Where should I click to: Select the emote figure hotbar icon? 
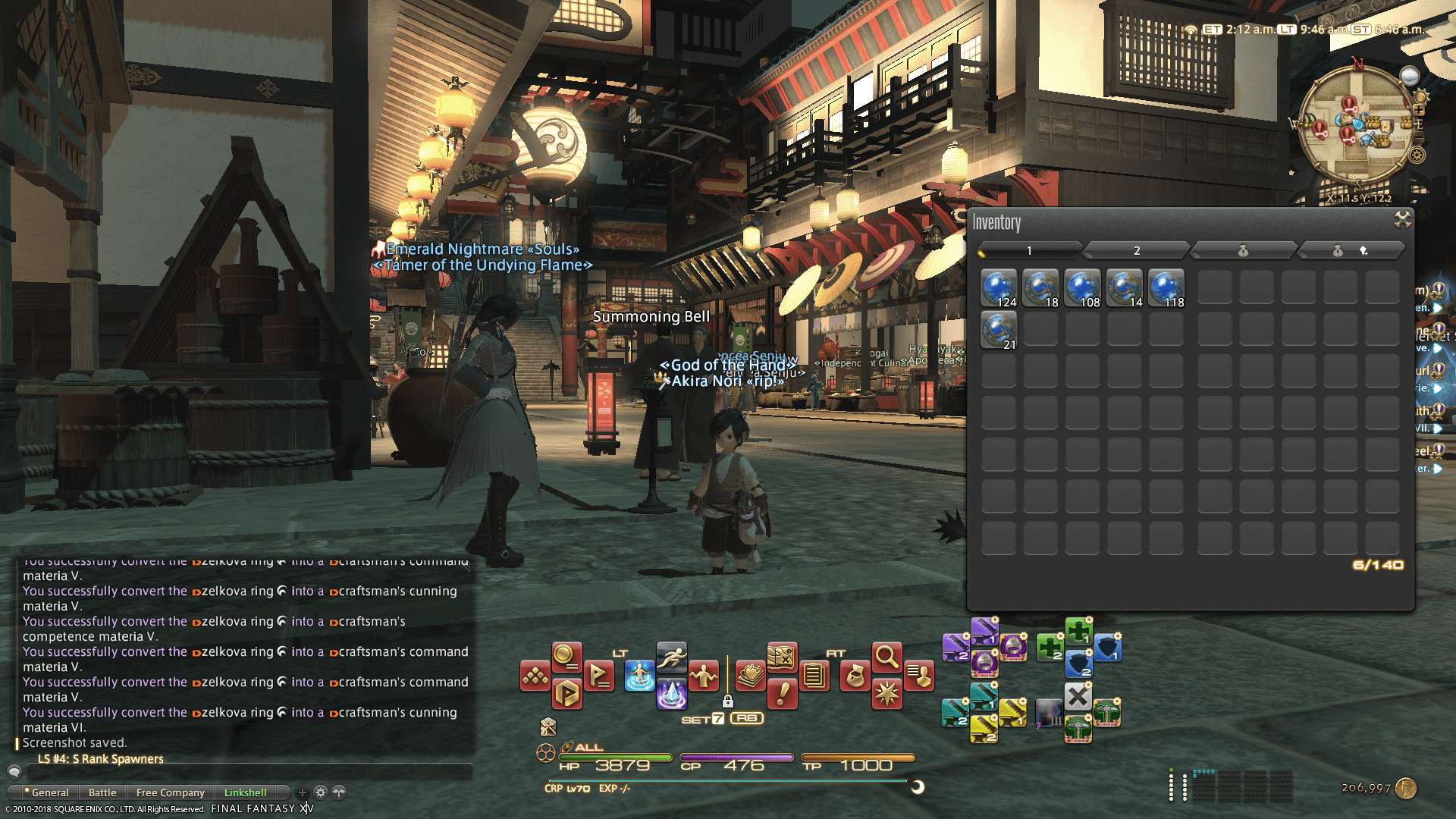click(704, 675)
